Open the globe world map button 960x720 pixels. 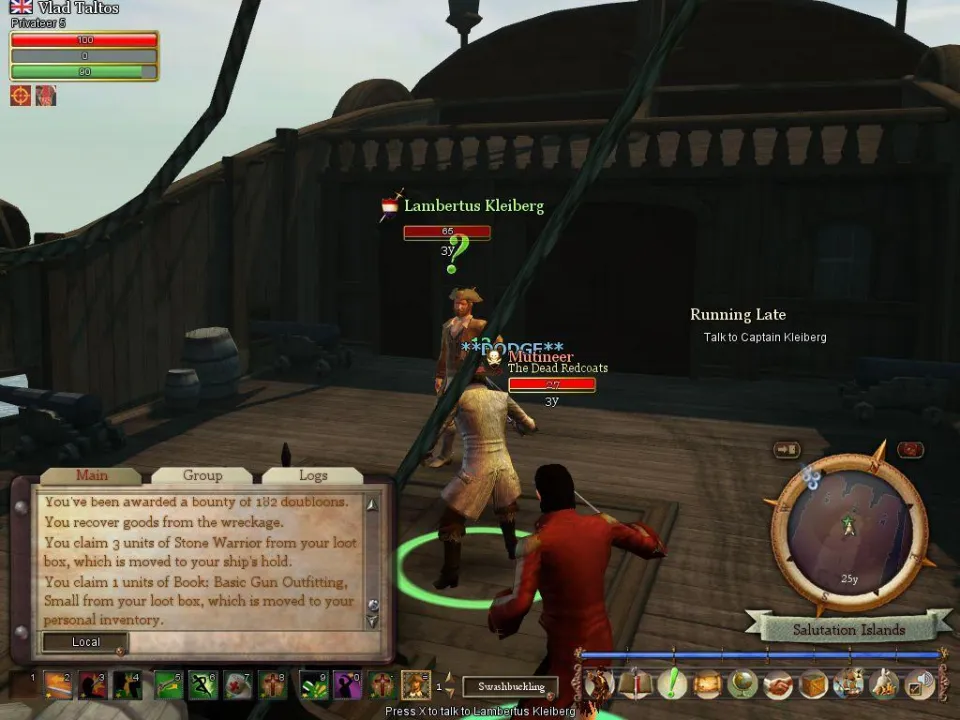click(741, 684)
